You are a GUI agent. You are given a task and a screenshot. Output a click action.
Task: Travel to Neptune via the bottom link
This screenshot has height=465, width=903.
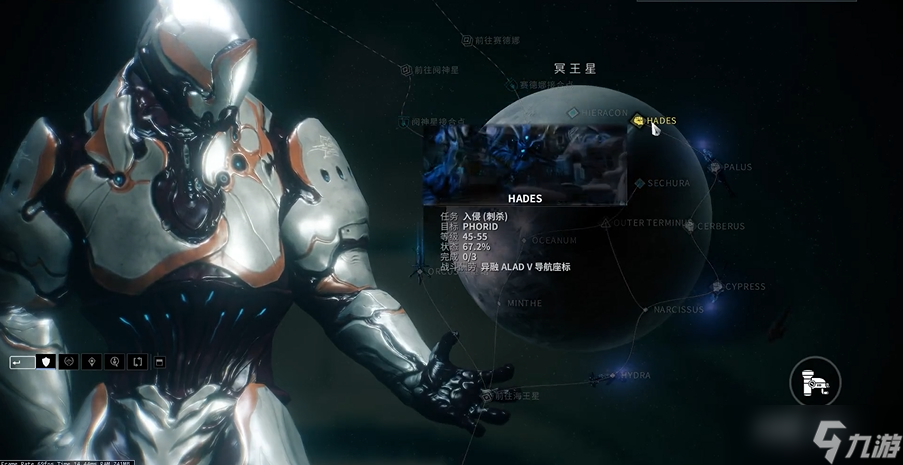coord(488,396)
